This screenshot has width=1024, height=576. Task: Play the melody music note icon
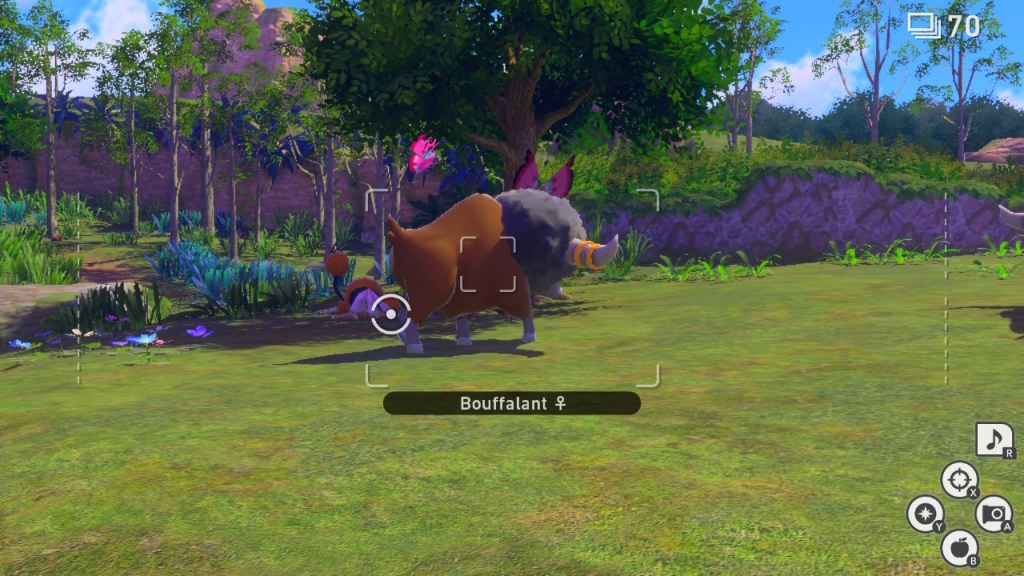[x=993, y=439]
